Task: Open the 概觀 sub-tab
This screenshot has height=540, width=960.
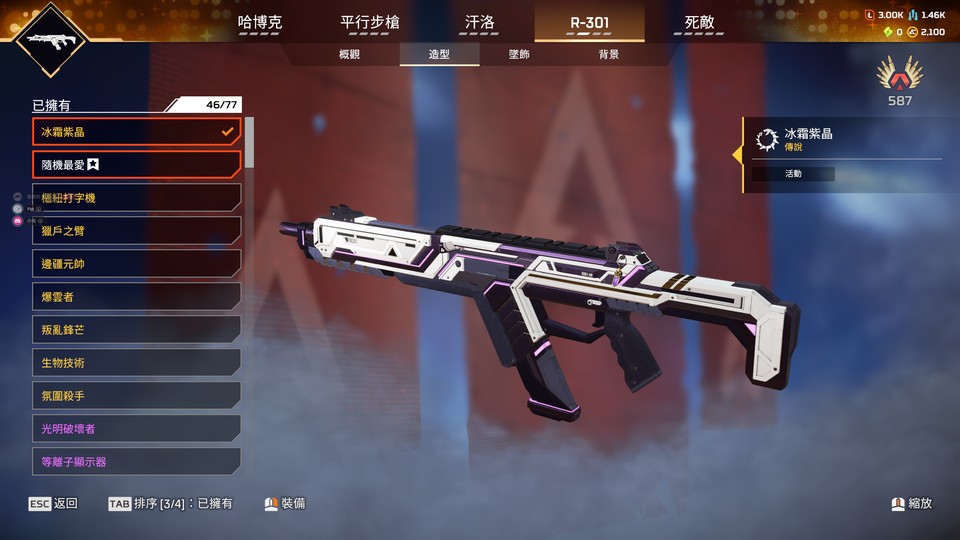Action: point(349,54)
